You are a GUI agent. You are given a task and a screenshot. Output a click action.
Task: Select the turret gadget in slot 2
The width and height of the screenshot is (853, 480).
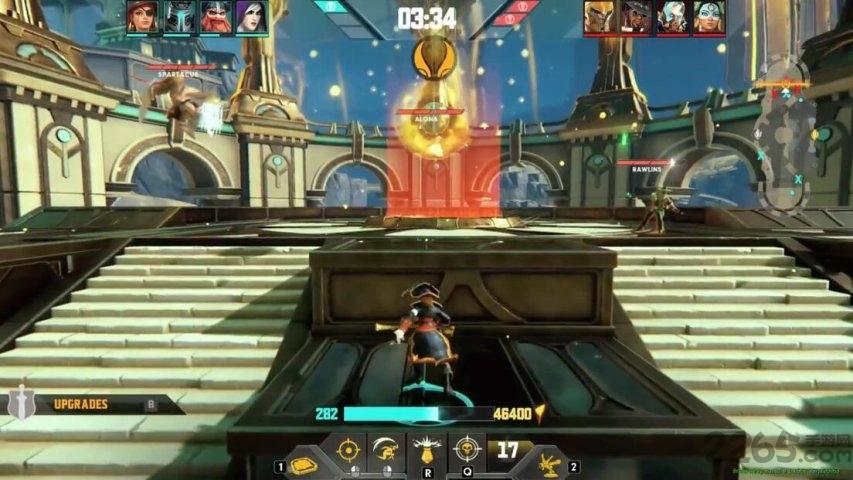pos(549,462)
